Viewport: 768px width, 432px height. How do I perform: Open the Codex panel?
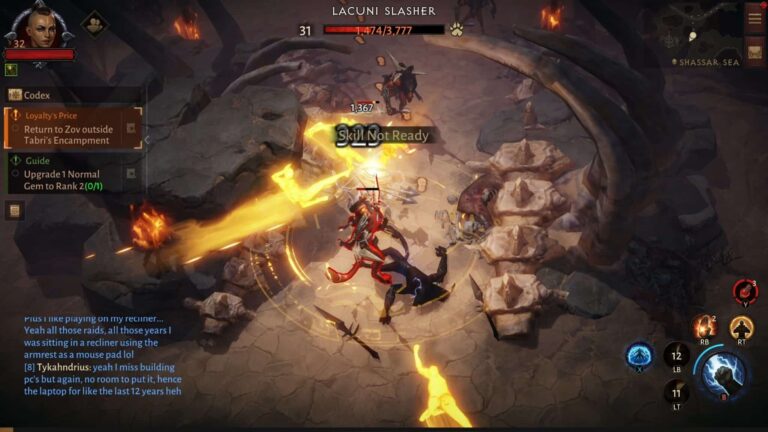[36, 95]
